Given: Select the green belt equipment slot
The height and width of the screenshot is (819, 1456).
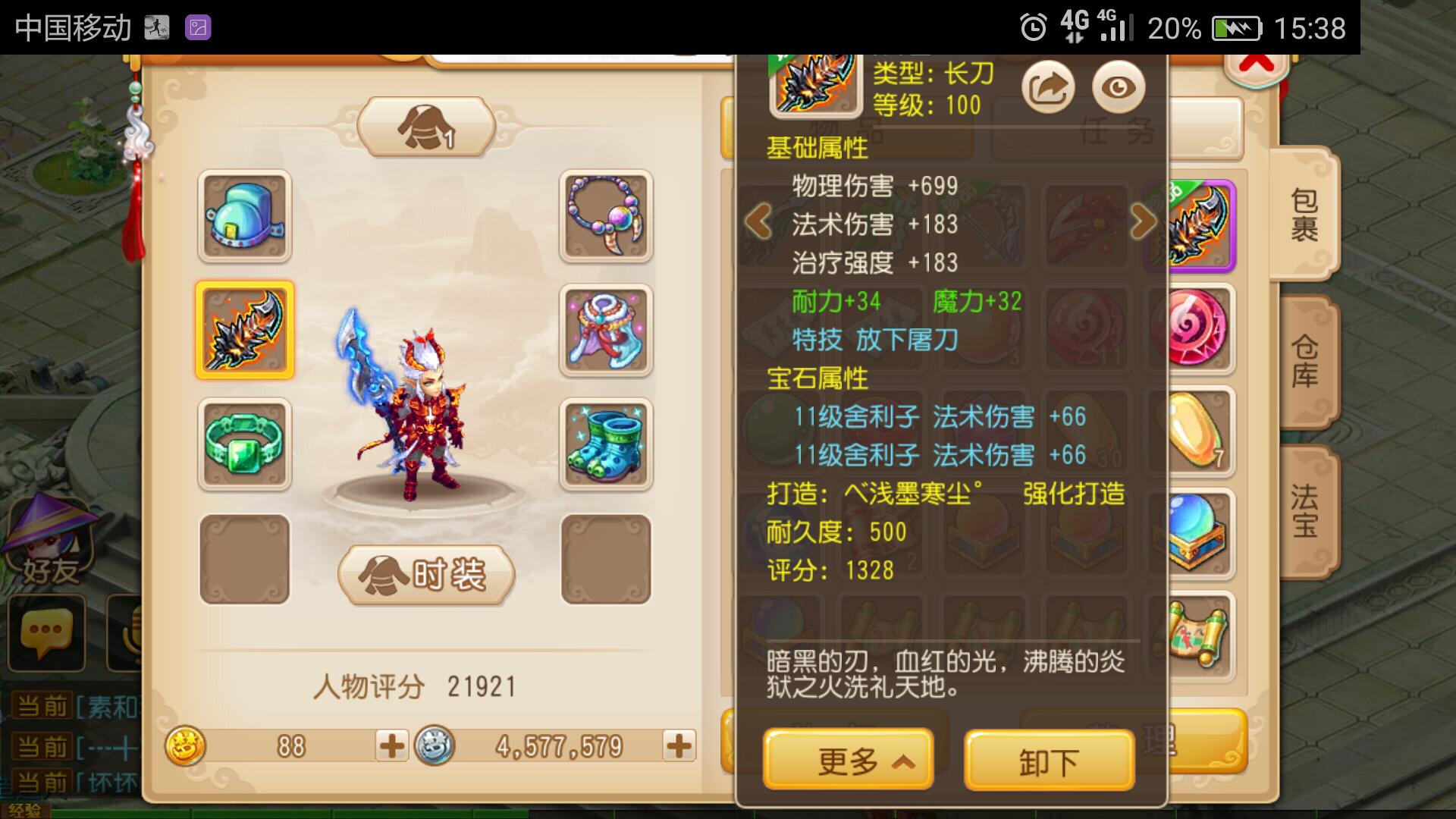Looking at the screenshot, I should pyautogui.click(x=244, y=444).
